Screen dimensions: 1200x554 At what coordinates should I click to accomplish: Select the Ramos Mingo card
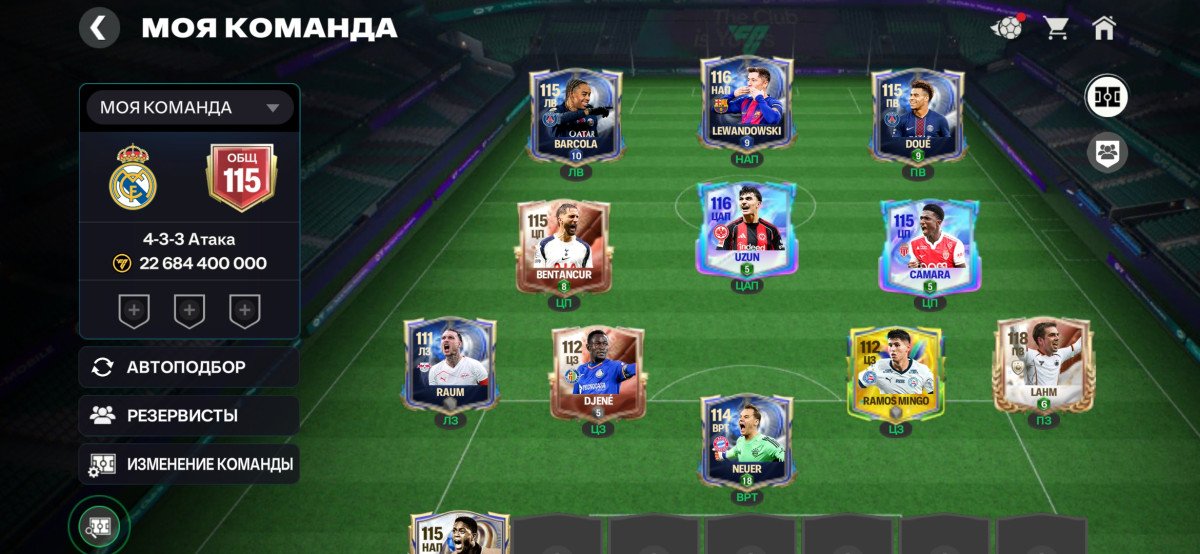[x=895, y=372]
